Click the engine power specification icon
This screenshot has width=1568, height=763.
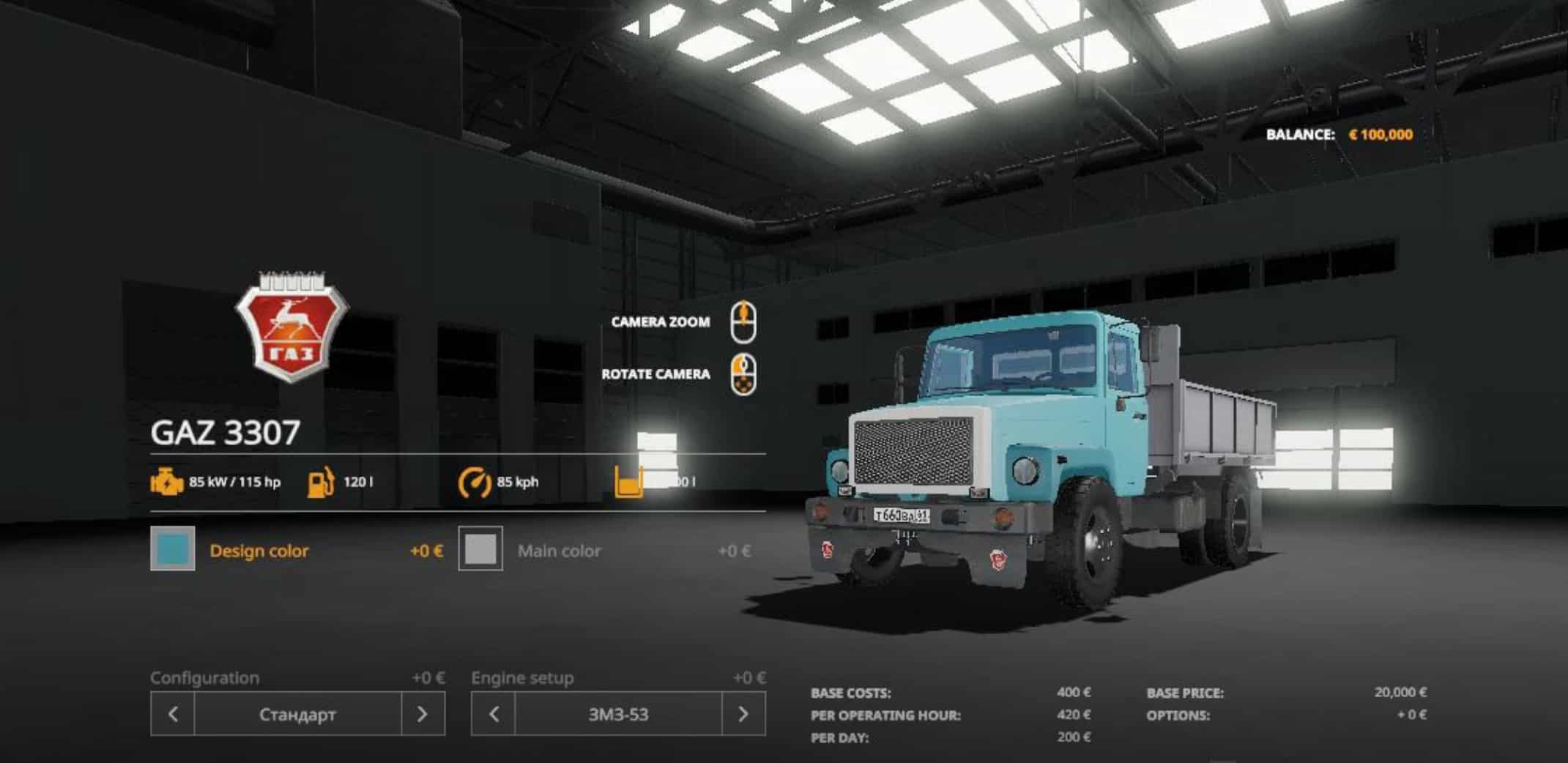[167, 482]
